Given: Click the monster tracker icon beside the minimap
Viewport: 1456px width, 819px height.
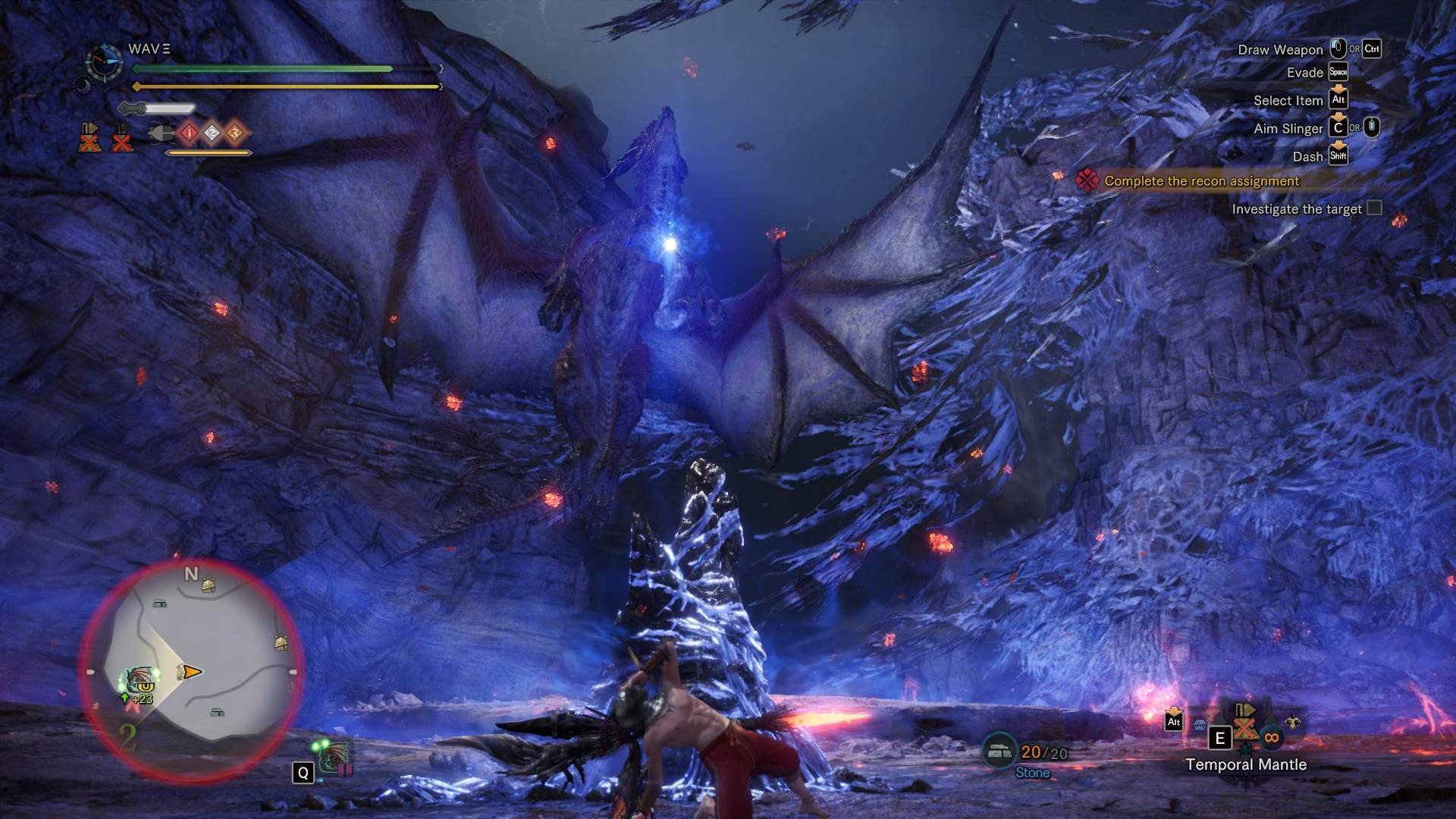Looking at the screenshot, I should pyautogui.click(x=334, y=758).
